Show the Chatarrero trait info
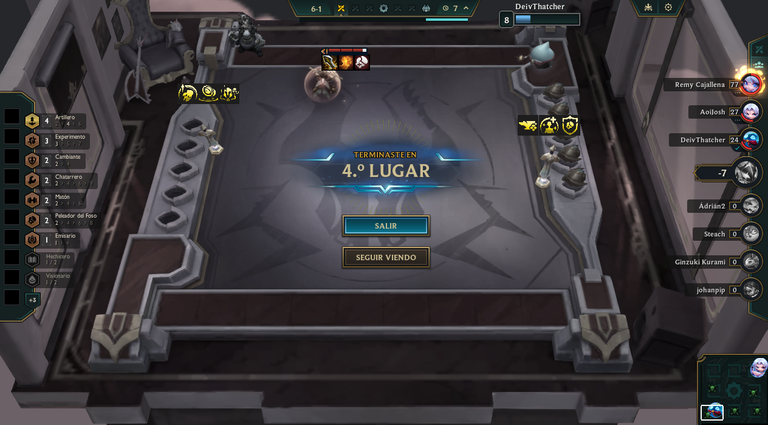The height and width of the screenshot is (425, 768). click(x=55, y=181)
